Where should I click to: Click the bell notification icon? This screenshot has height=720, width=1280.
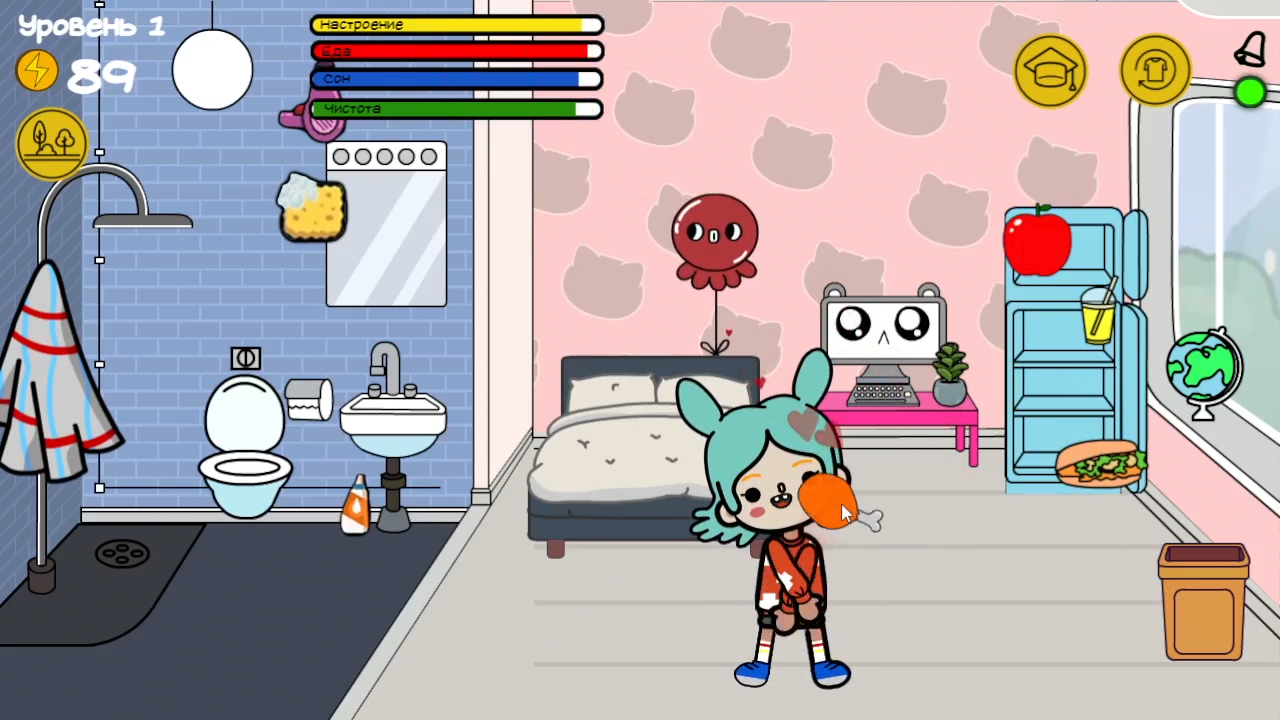pos(1252,48)
